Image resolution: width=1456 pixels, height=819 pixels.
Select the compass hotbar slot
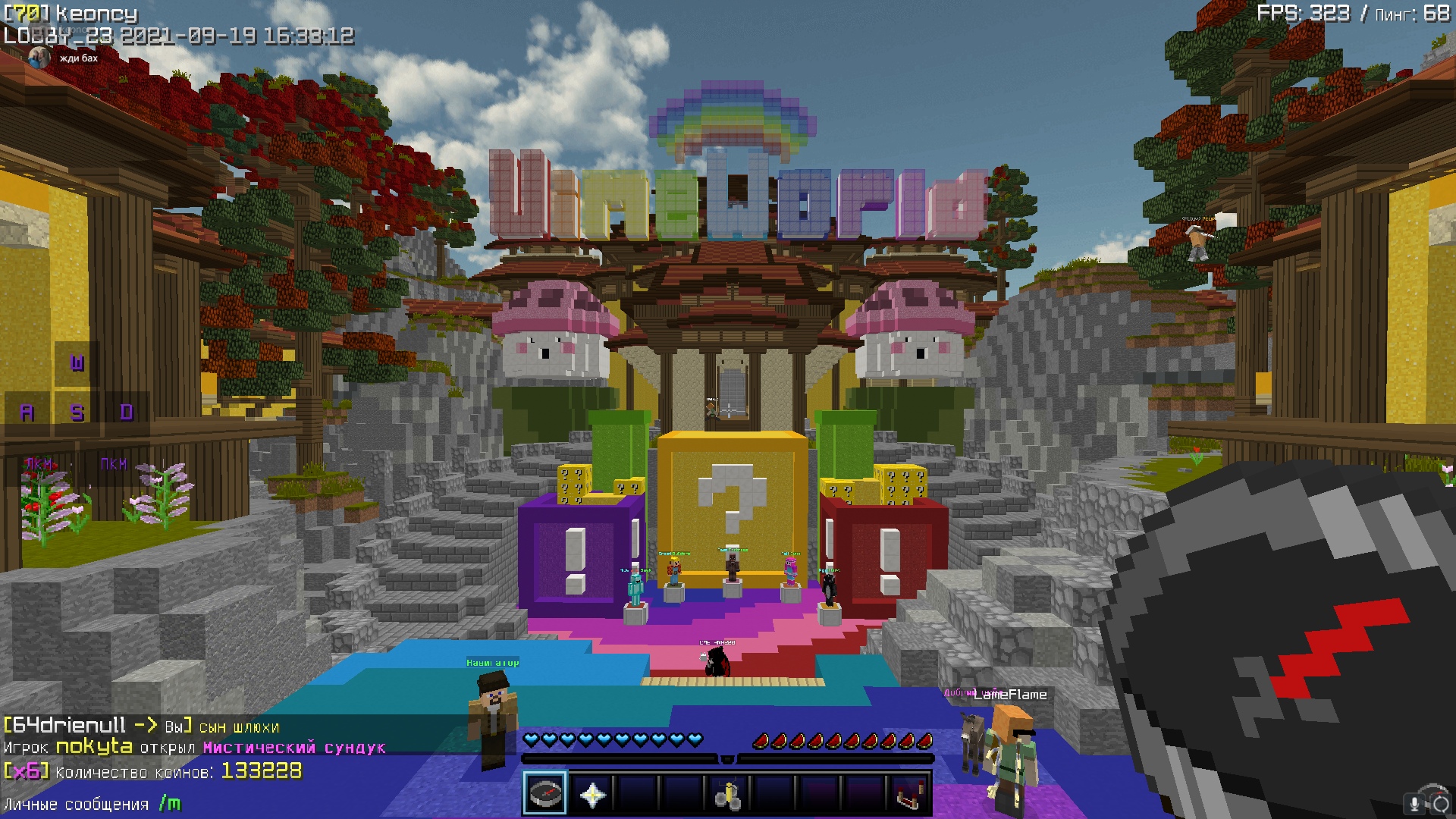pyautogui.click(x=544, y=794)
